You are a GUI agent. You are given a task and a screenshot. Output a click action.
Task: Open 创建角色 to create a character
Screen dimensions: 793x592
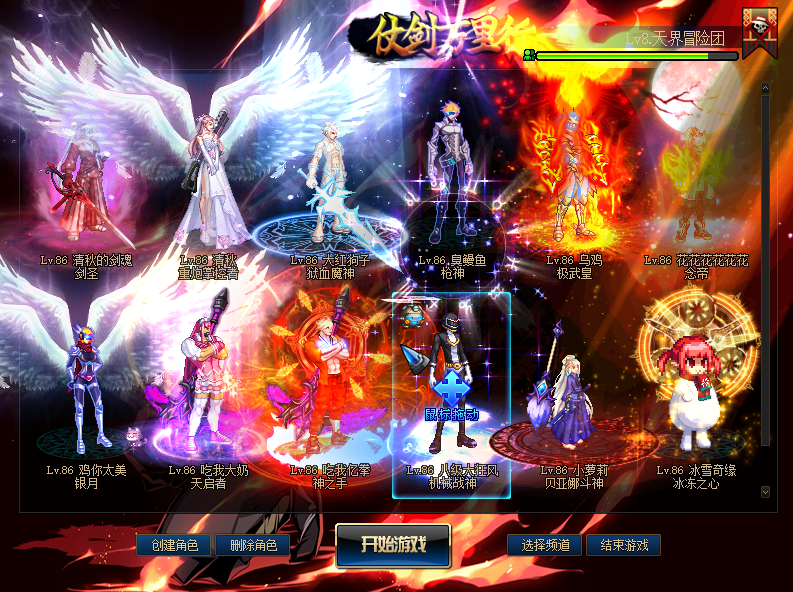pyautogui.click(x=174, y=545)
